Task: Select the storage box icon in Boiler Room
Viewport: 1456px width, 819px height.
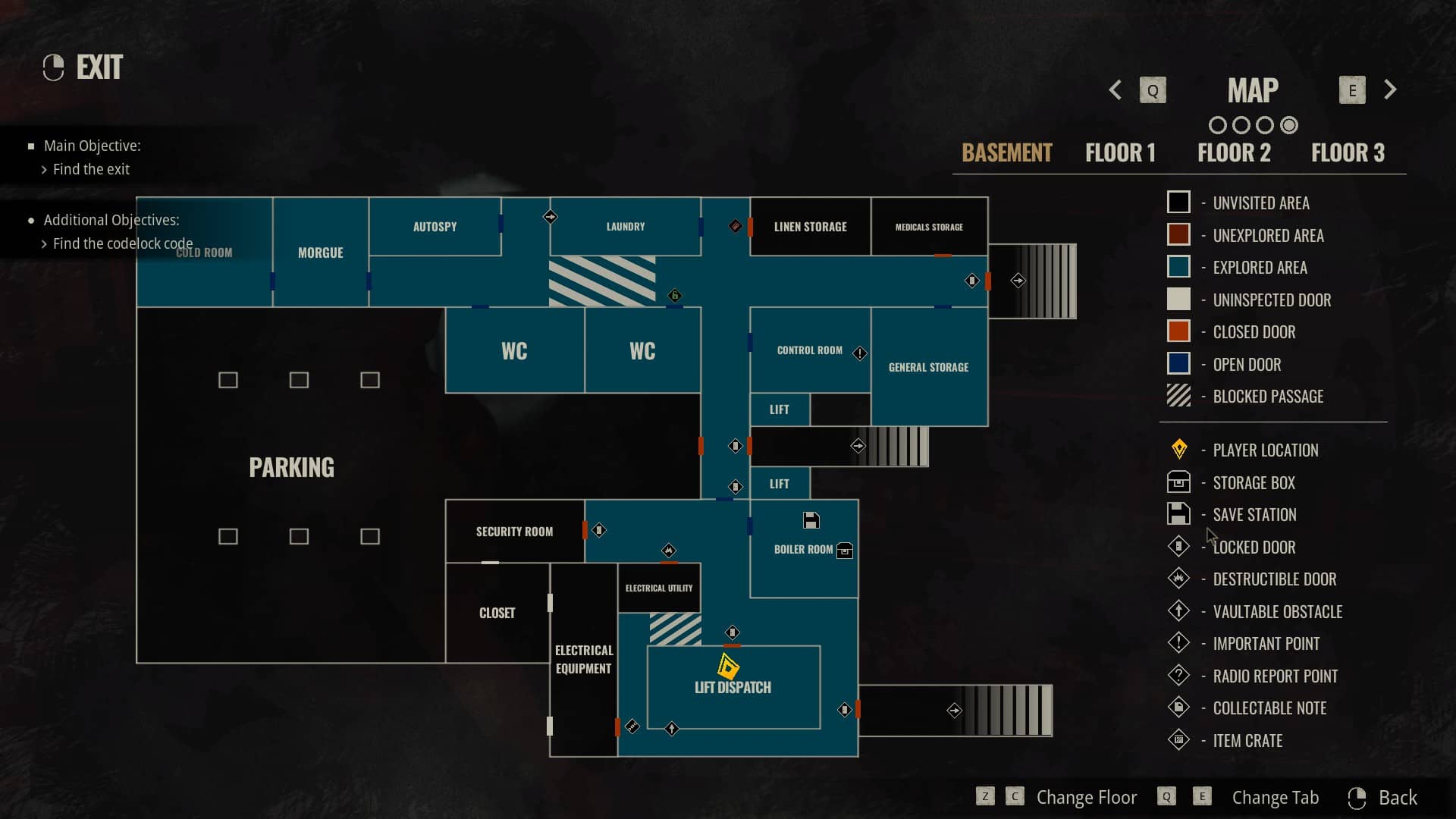Action: point(844,551)
